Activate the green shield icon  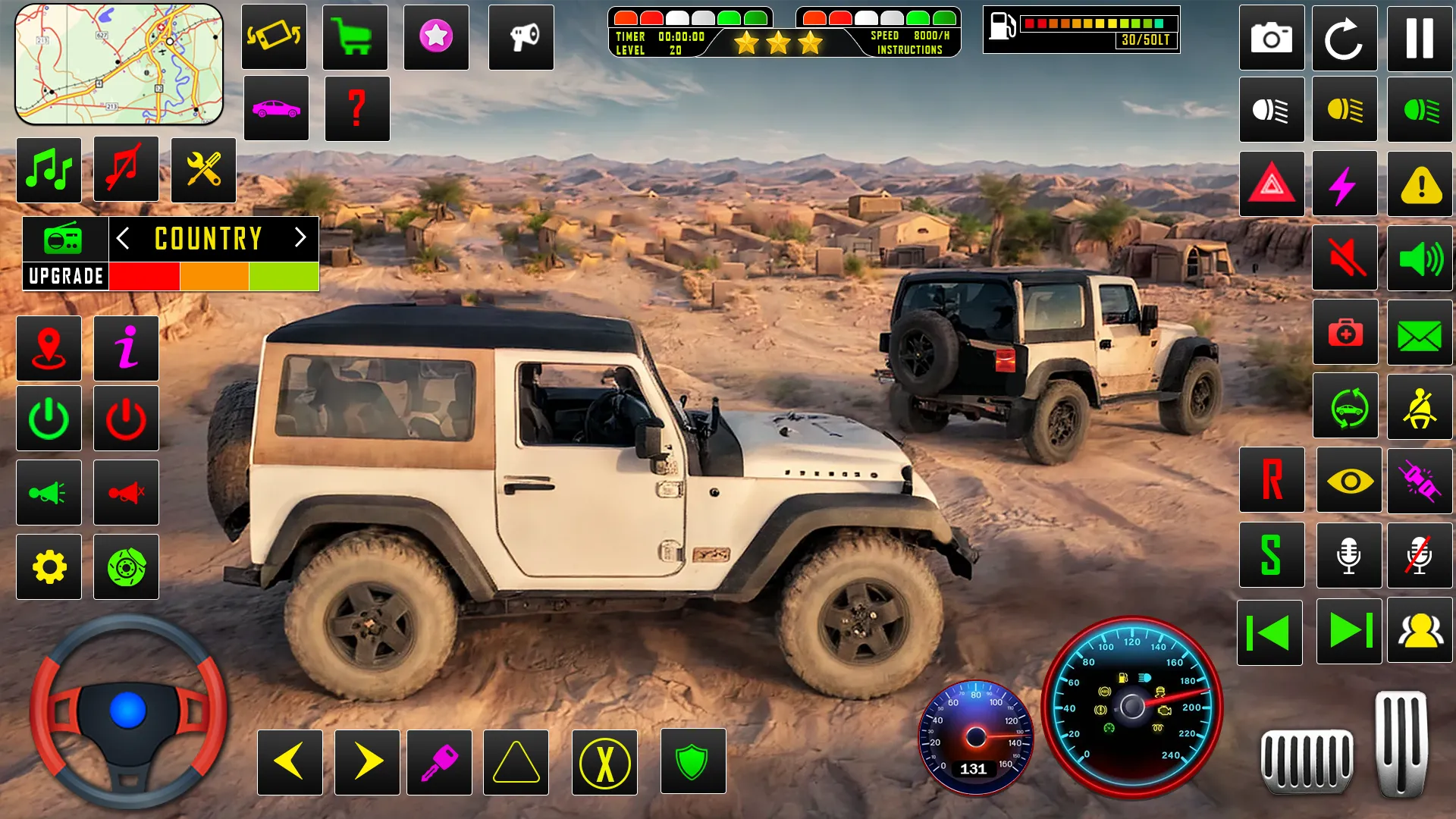coord(694,761)
